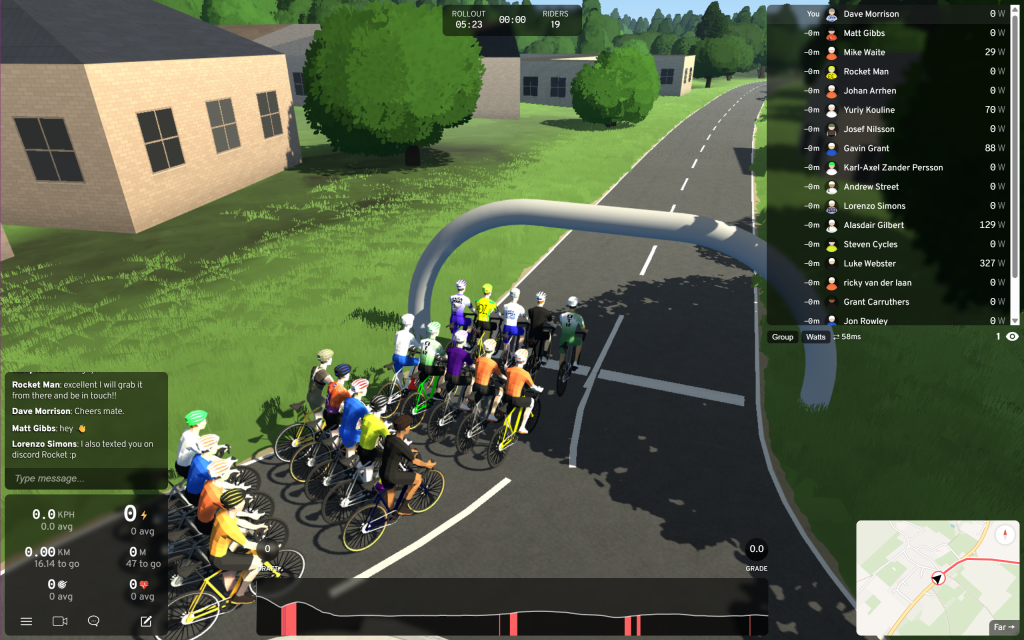This screenshot has height=640, width=1024.
Task: Open the hamburger menu icon
Action: click(26, 621)
